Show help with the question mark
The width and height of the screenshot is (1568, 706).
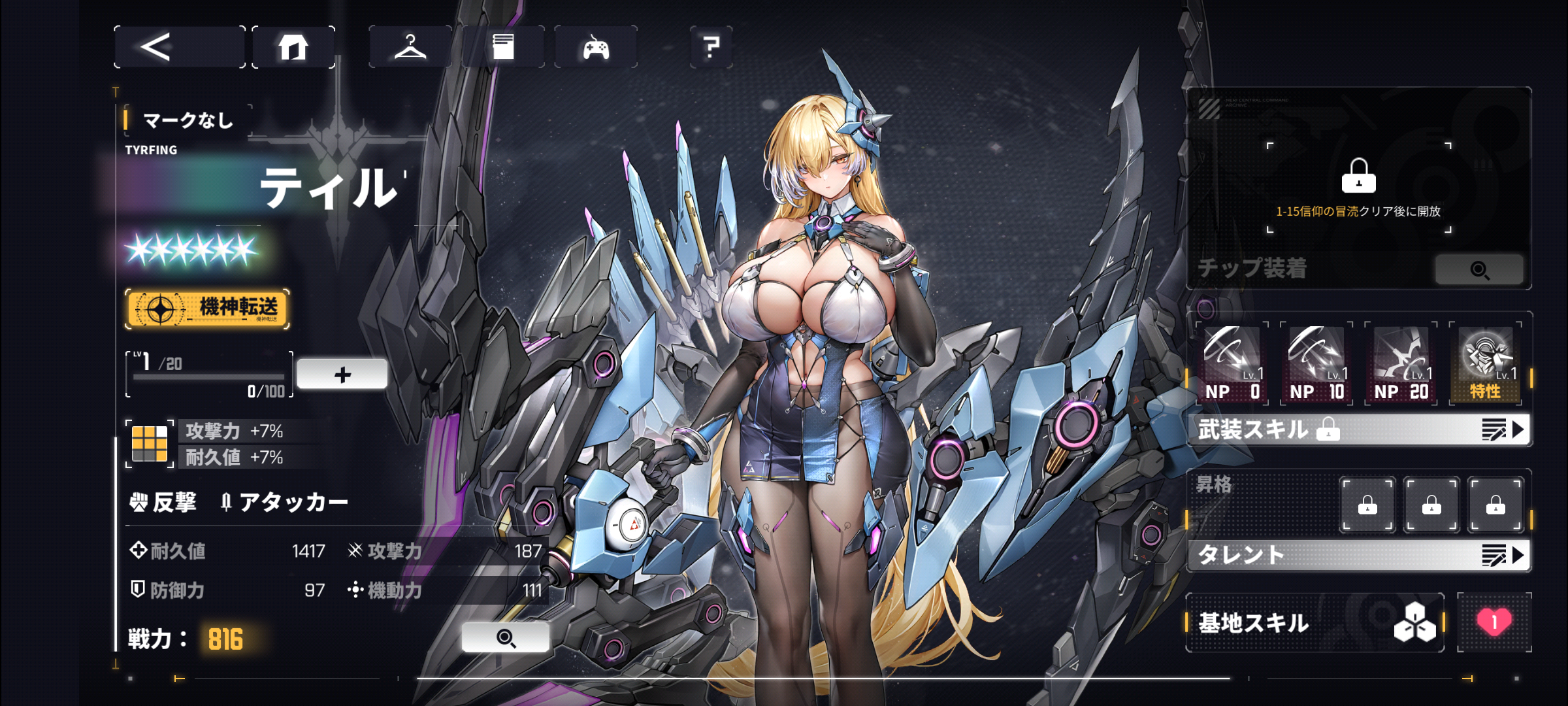(x=711, y=47)
